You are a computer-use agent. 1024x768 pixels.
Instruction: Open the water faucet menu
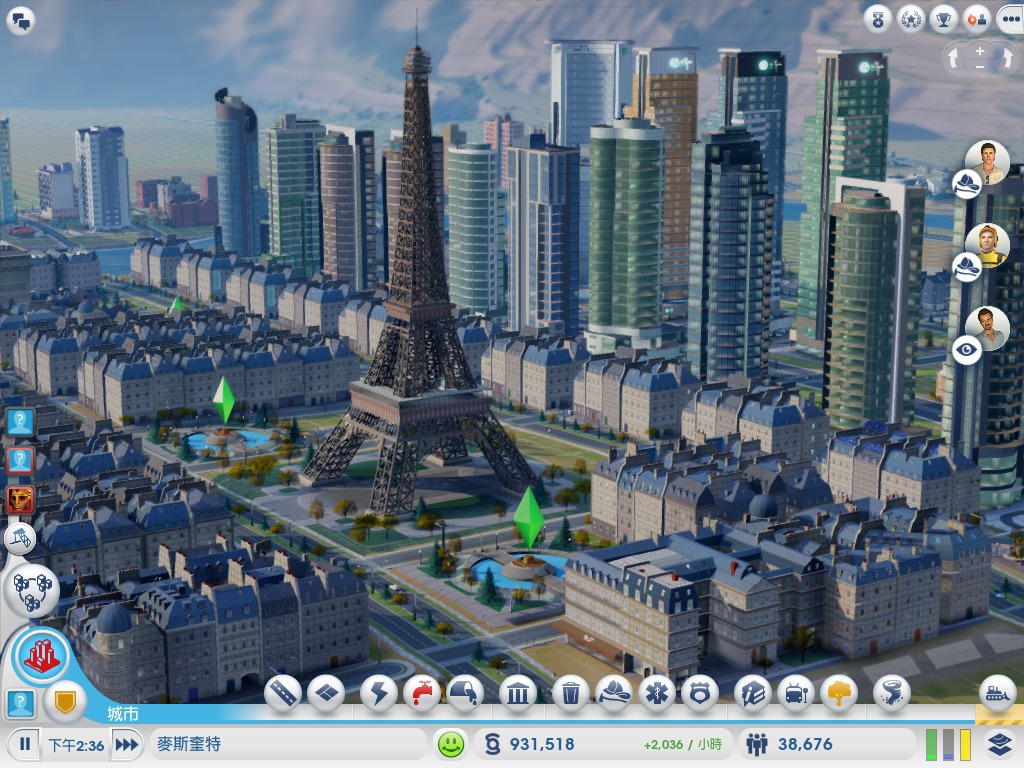click(x=423, y=692)
